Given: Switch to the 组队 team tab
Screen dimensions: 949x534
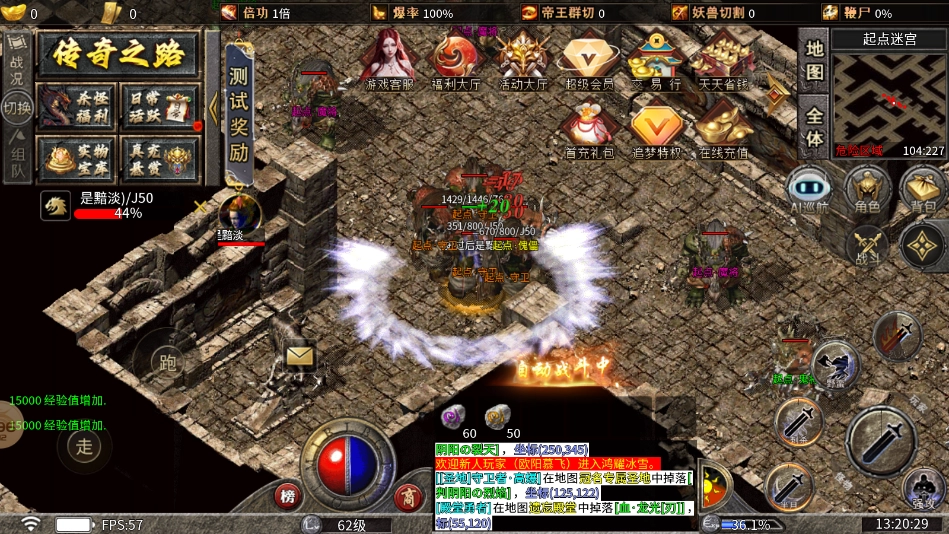Looking at the screenshot, I should 16,160.
